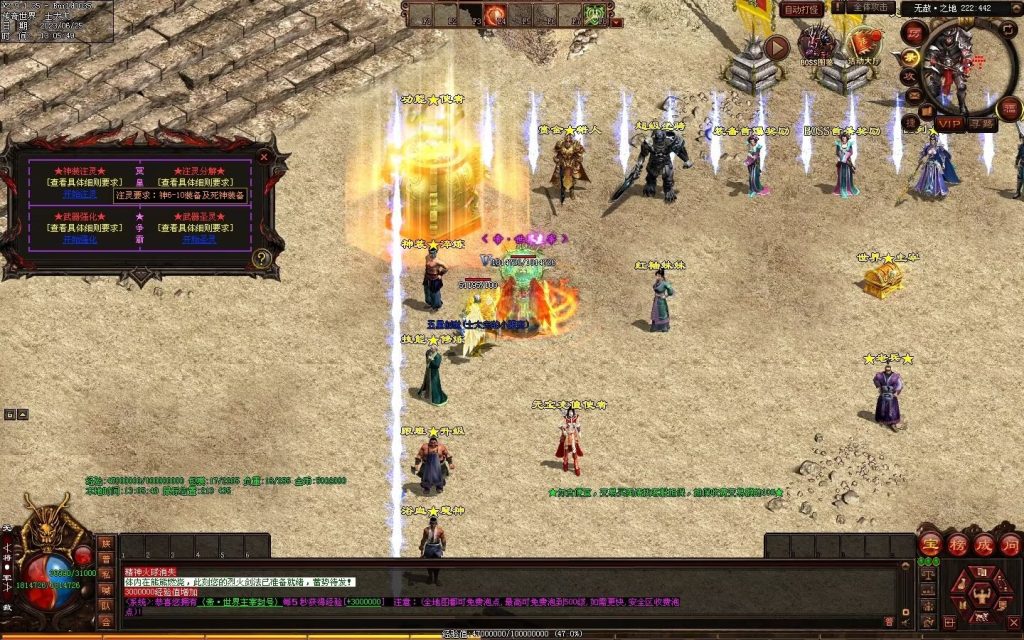Screen dimensions: 1024x640
Task: View detailed rules under 注灵分解
Action: (198, 182)
